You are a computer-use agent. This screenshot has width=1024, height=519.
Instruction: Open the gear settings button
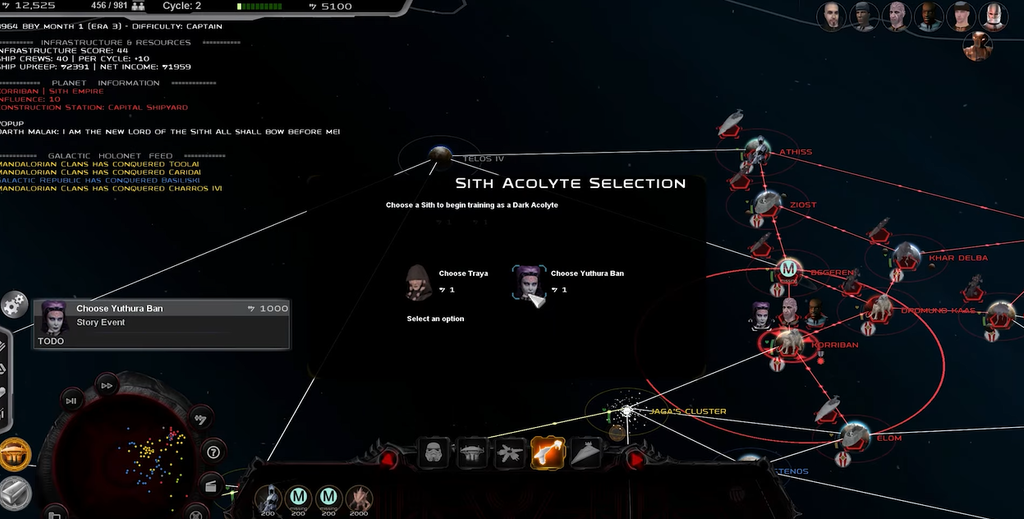click(14, 304)
